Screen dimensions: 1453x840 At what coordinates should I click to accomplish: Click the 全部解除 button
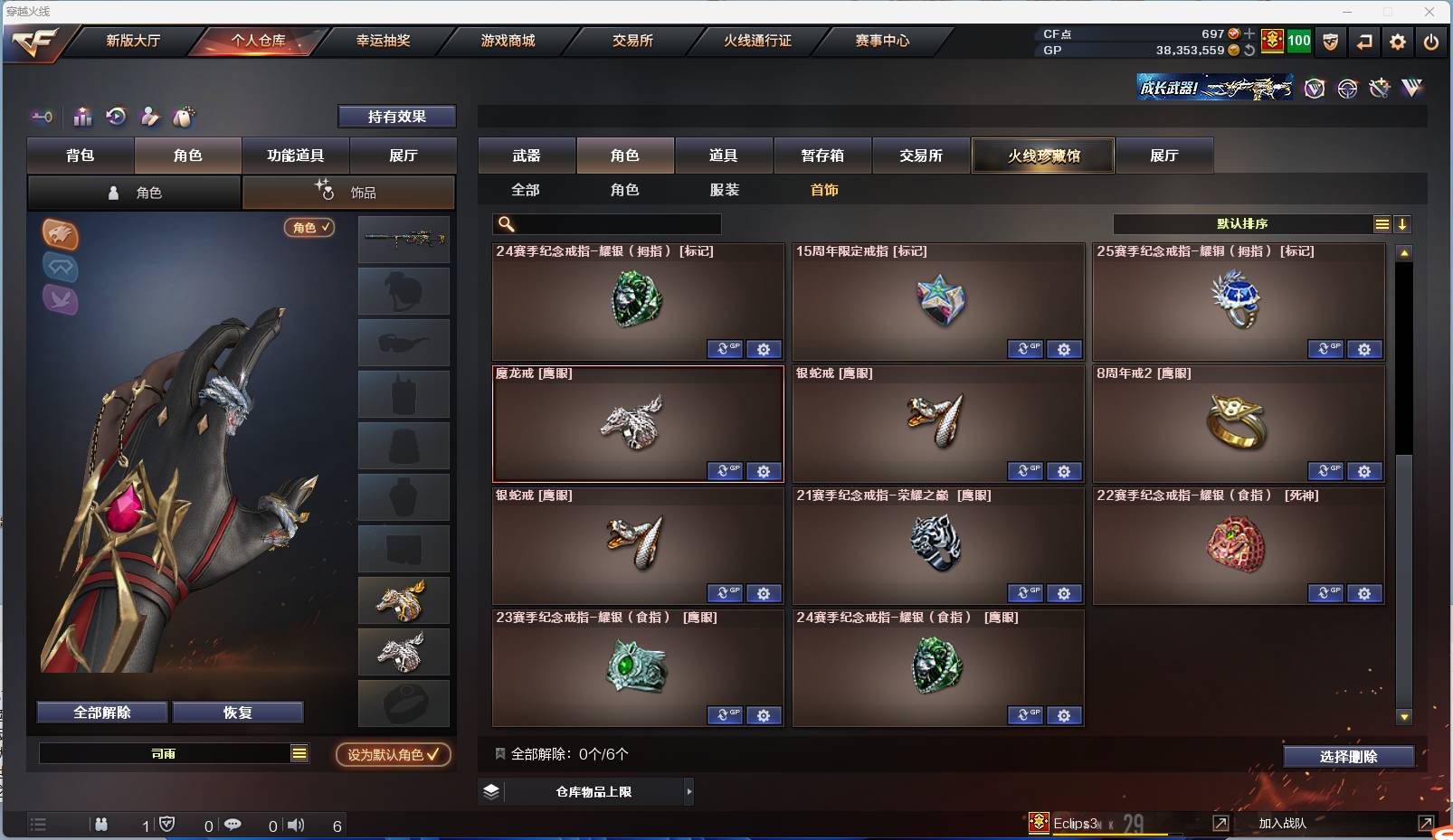pyautogui.click(x=100, y=712)
